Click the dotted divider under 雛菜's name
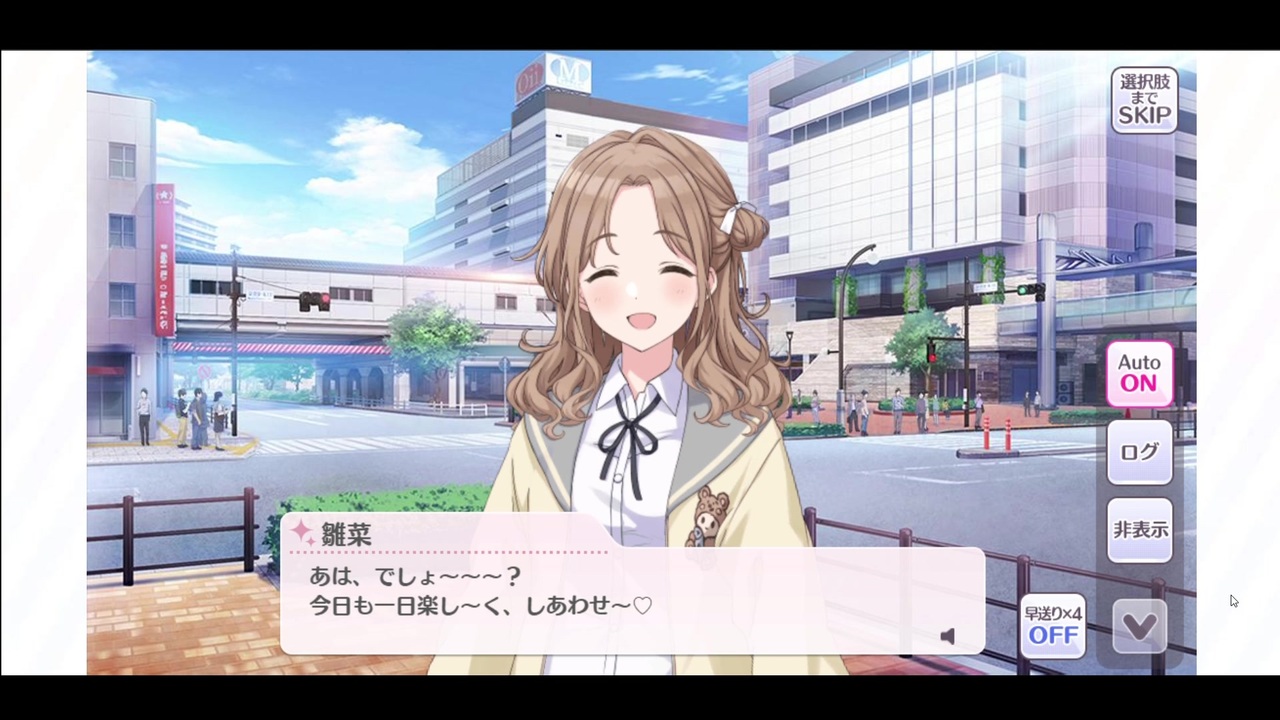The width and height of the screenshot is (1280, 720). coord(445,552)
